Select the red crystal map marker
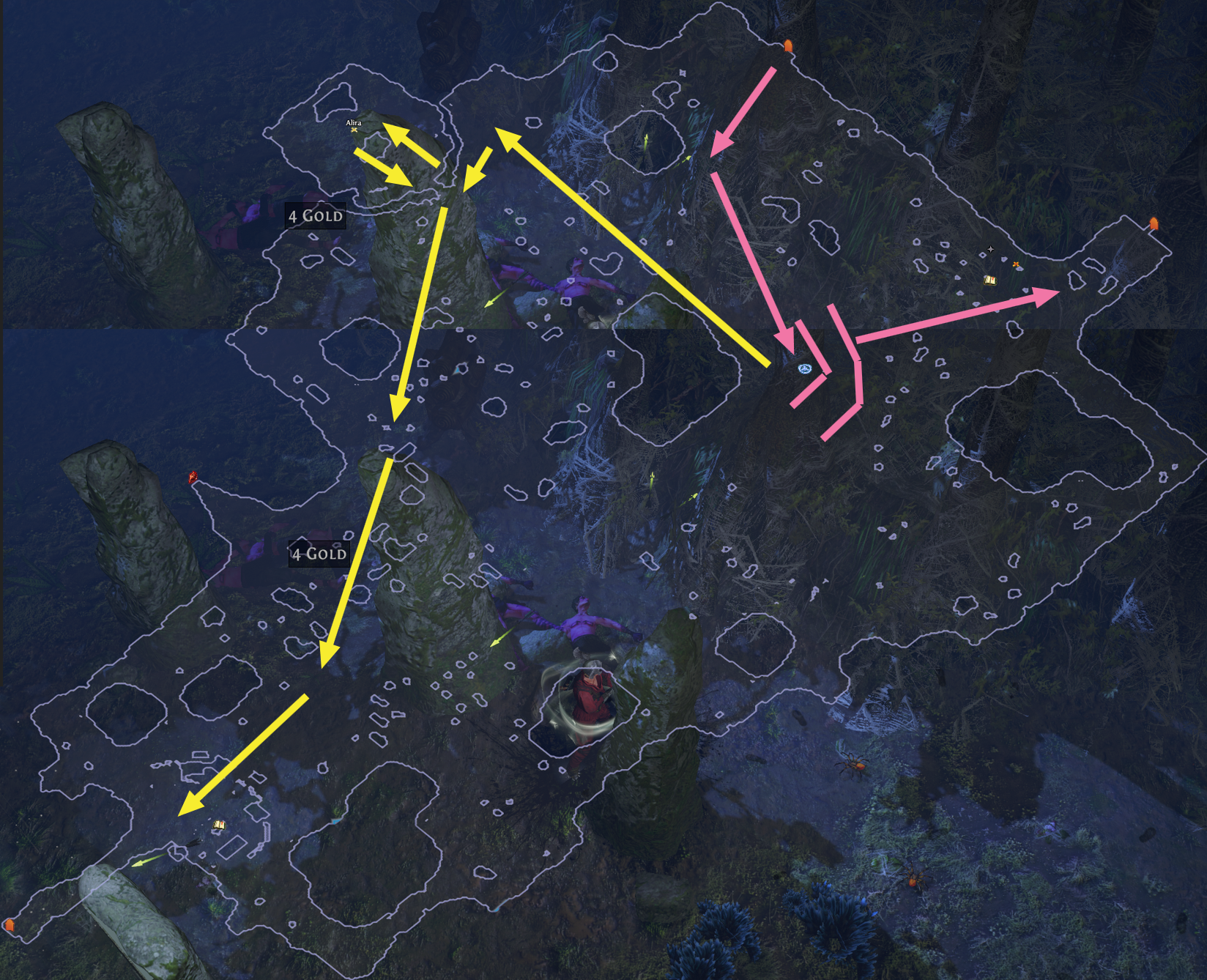1207x980 pixels. (x=193, y=478)
